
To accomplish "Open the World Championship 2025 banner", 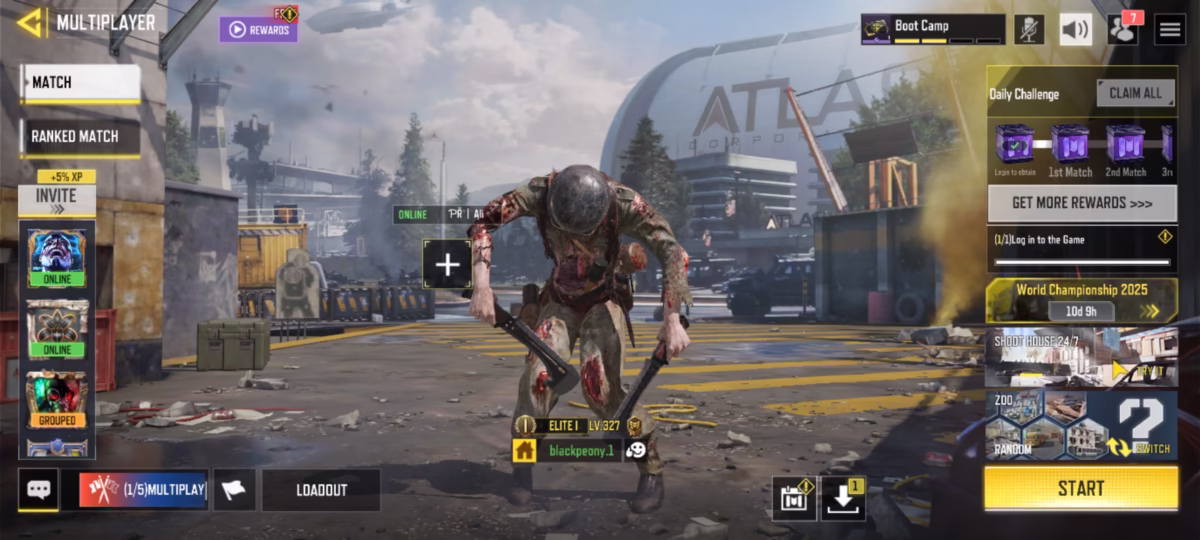I will click(1081, 300).
